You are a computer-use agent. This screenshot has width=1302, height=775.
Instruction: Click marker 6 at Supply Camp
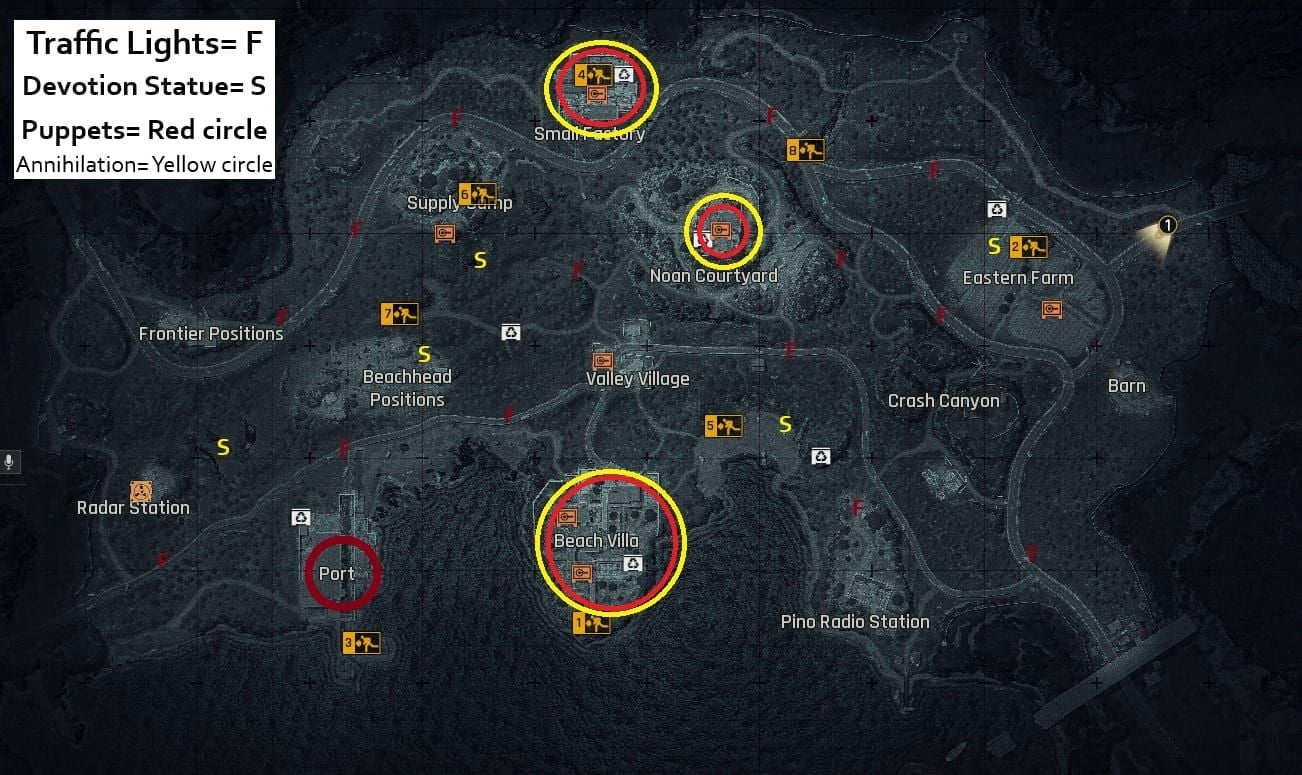[476, 193]
